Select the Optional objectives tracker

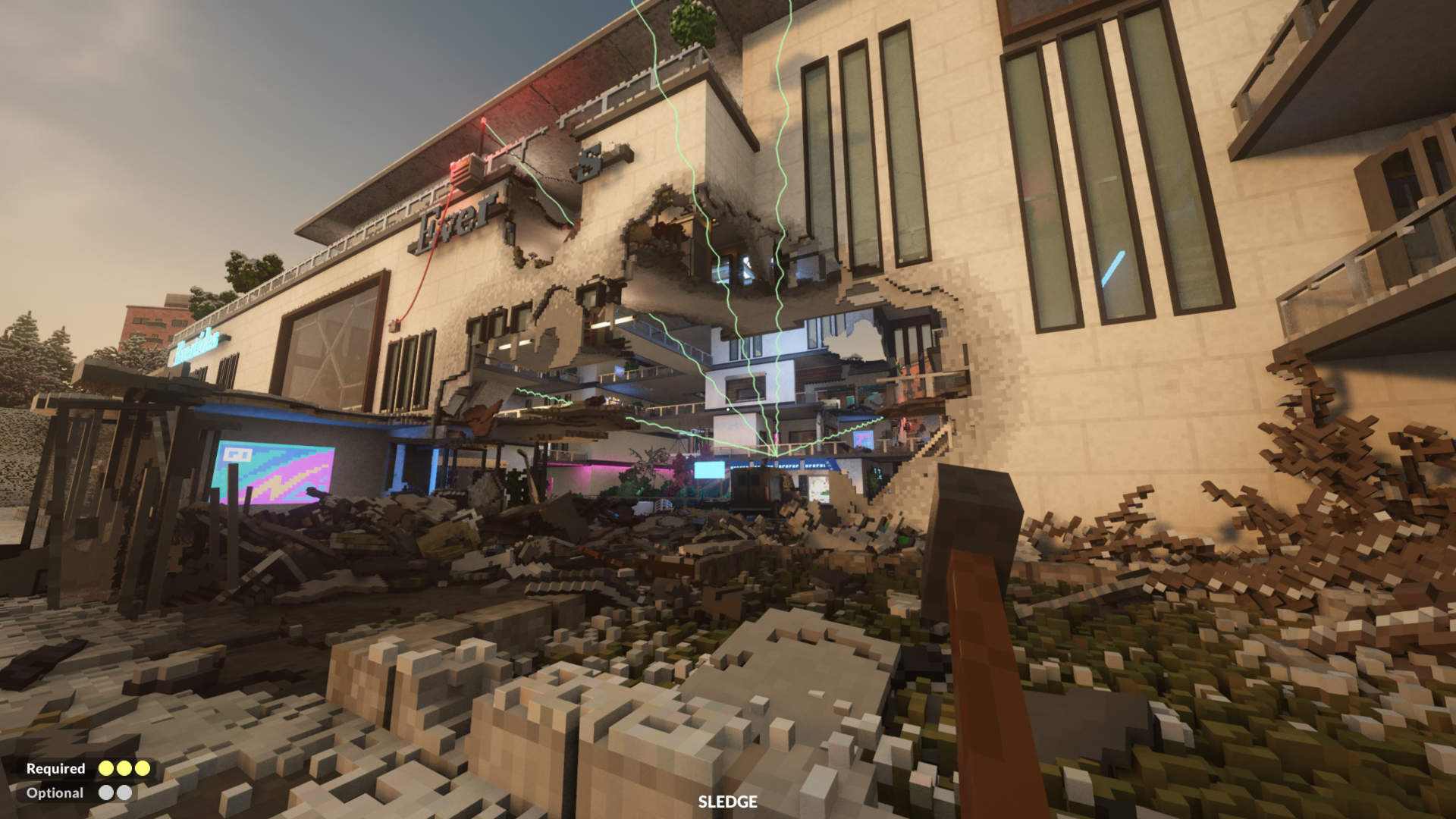79,792
